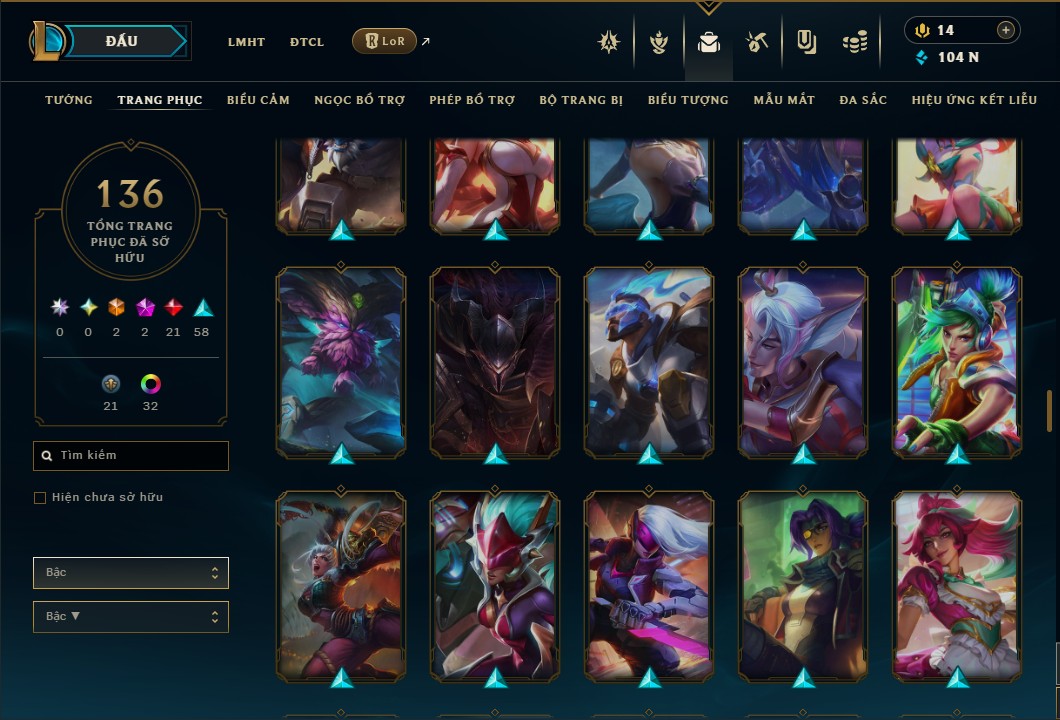Switch to the LMHT game mode link
The width and height of the screenshot is (1060, 720).
click(246, 42)
